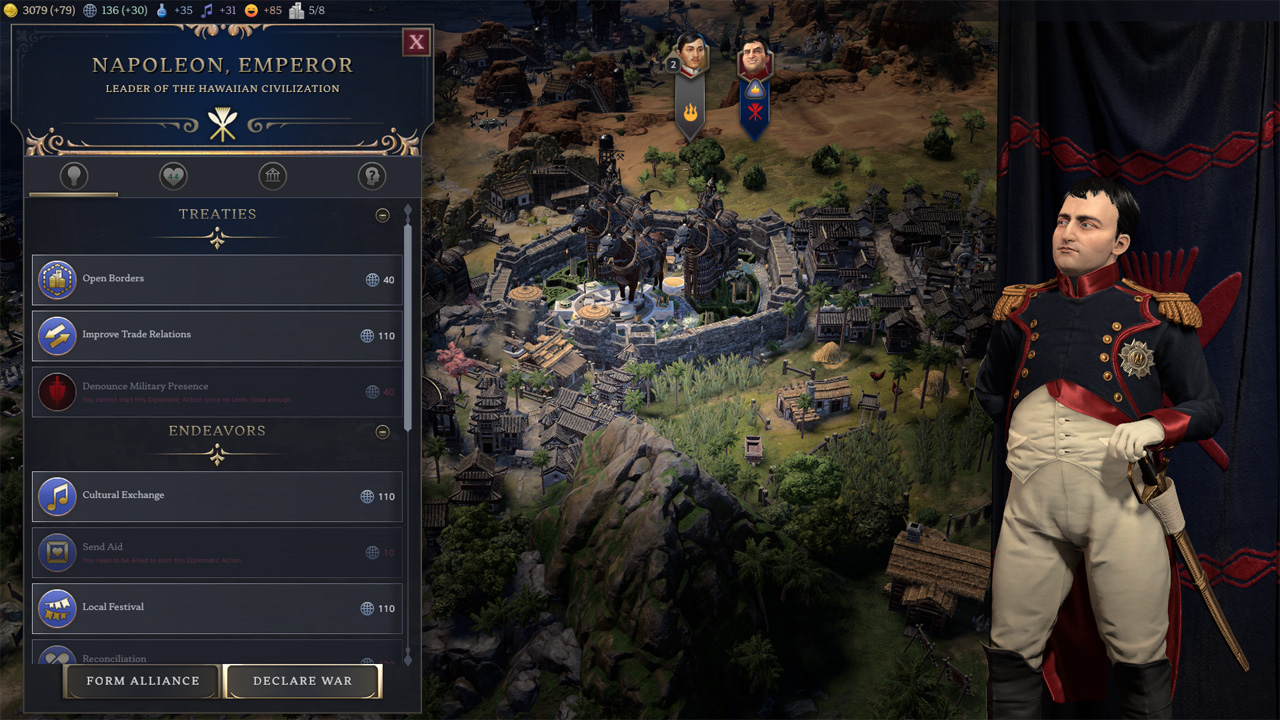Choose Improve Trade Relations treaty
The height and width of the screenshot is (720, 1280).
(x=217, y=336)
